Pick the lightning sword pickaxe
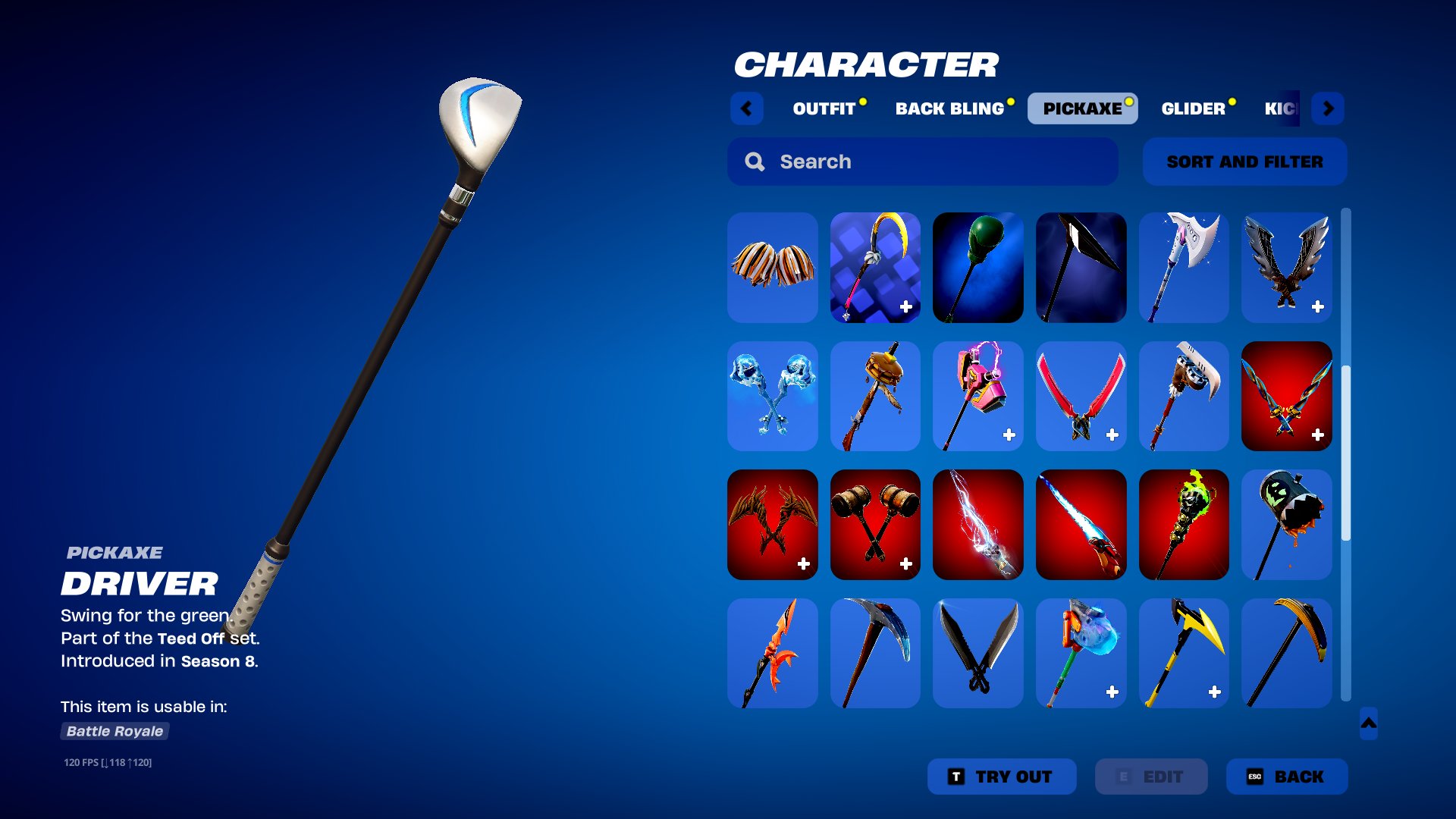 click(977, 525)
